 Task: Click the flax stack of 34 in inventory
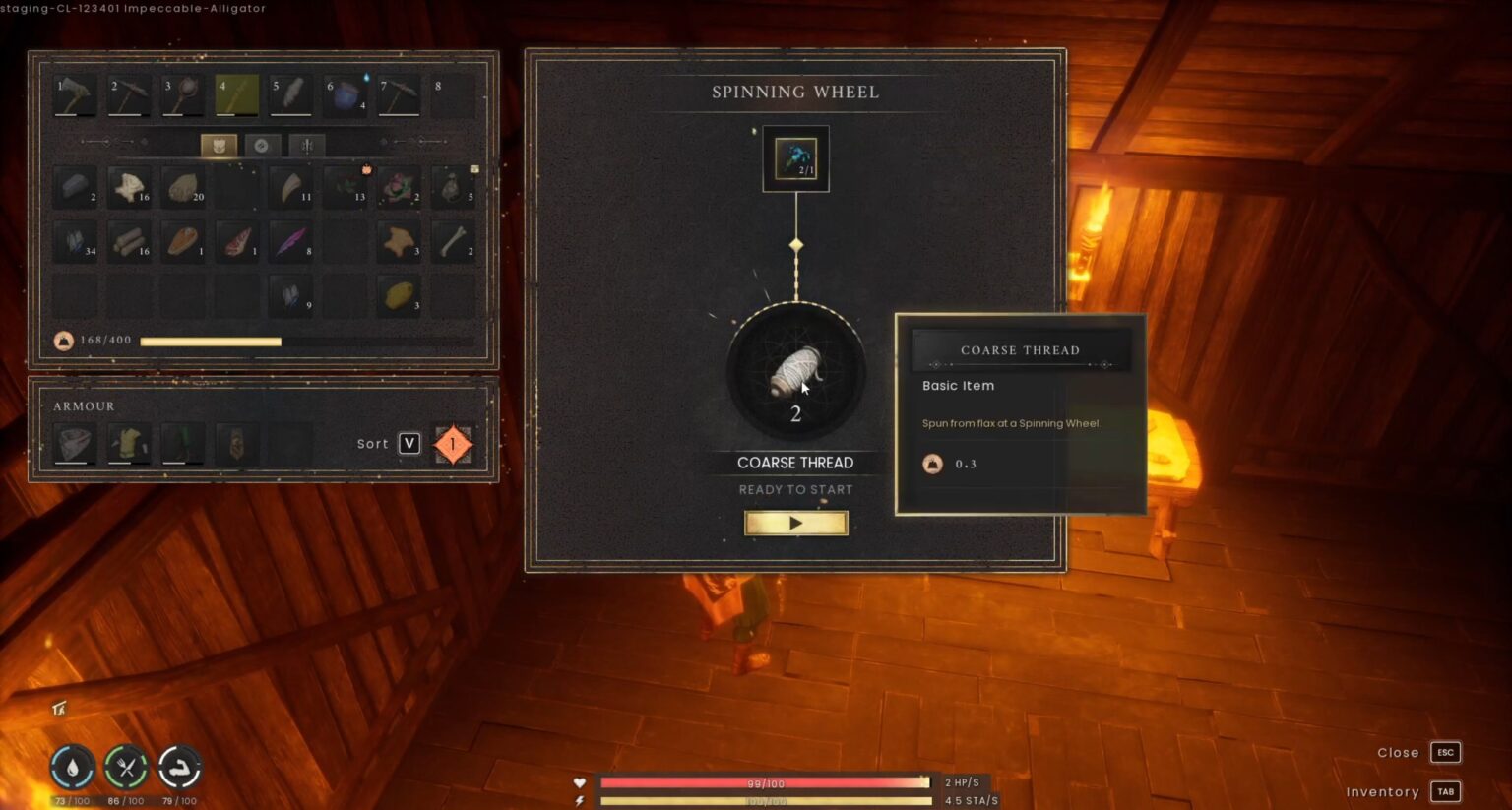click(x=76, y=241)
